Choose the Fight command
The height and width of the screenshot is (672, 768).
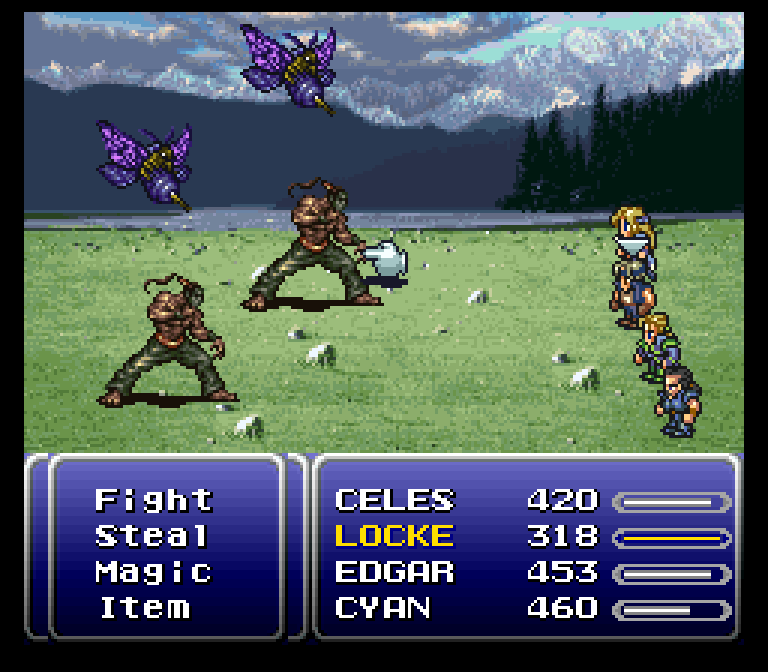[154, 500]
